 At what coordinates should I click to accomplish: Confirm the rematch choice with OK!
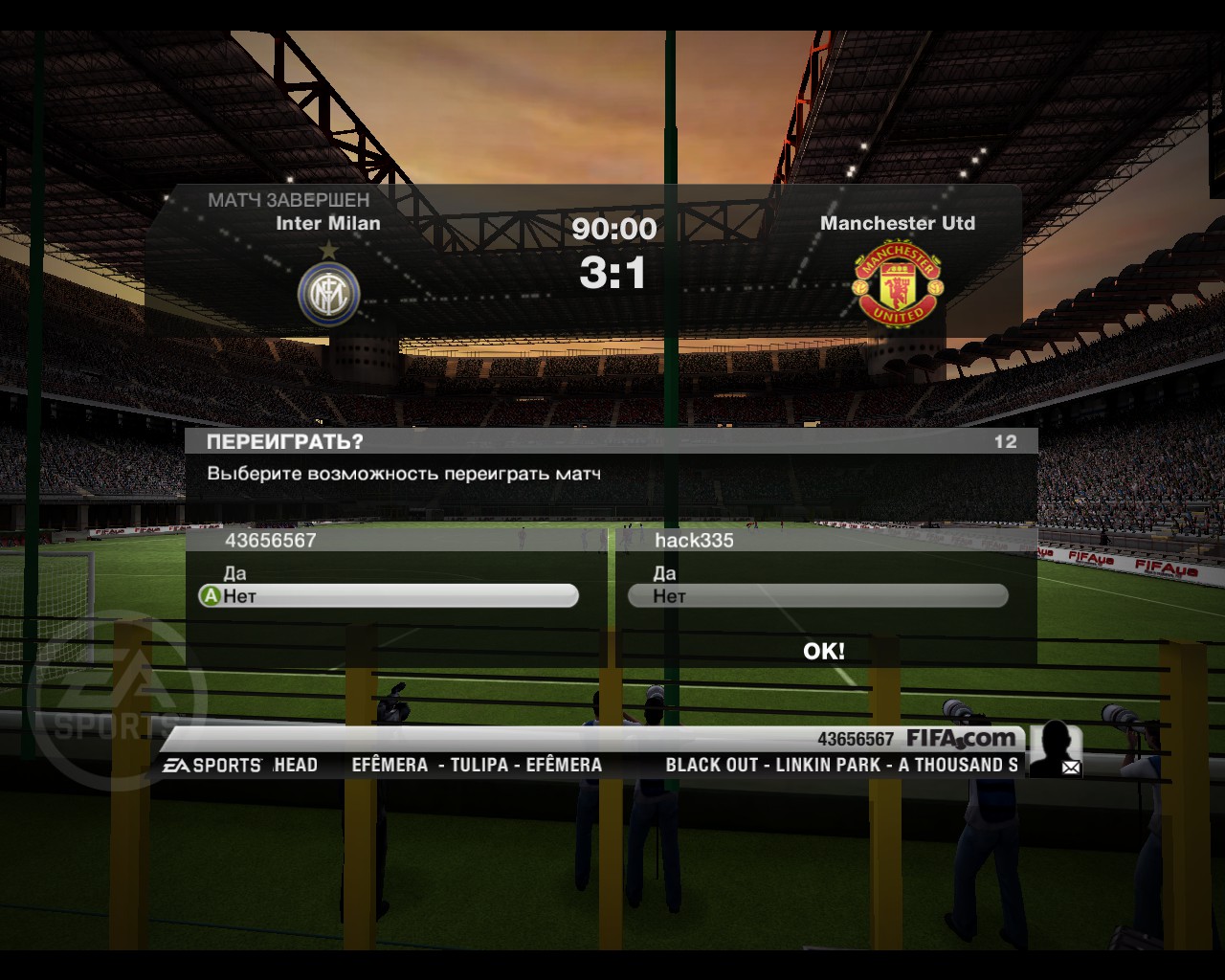pos(823,652)
